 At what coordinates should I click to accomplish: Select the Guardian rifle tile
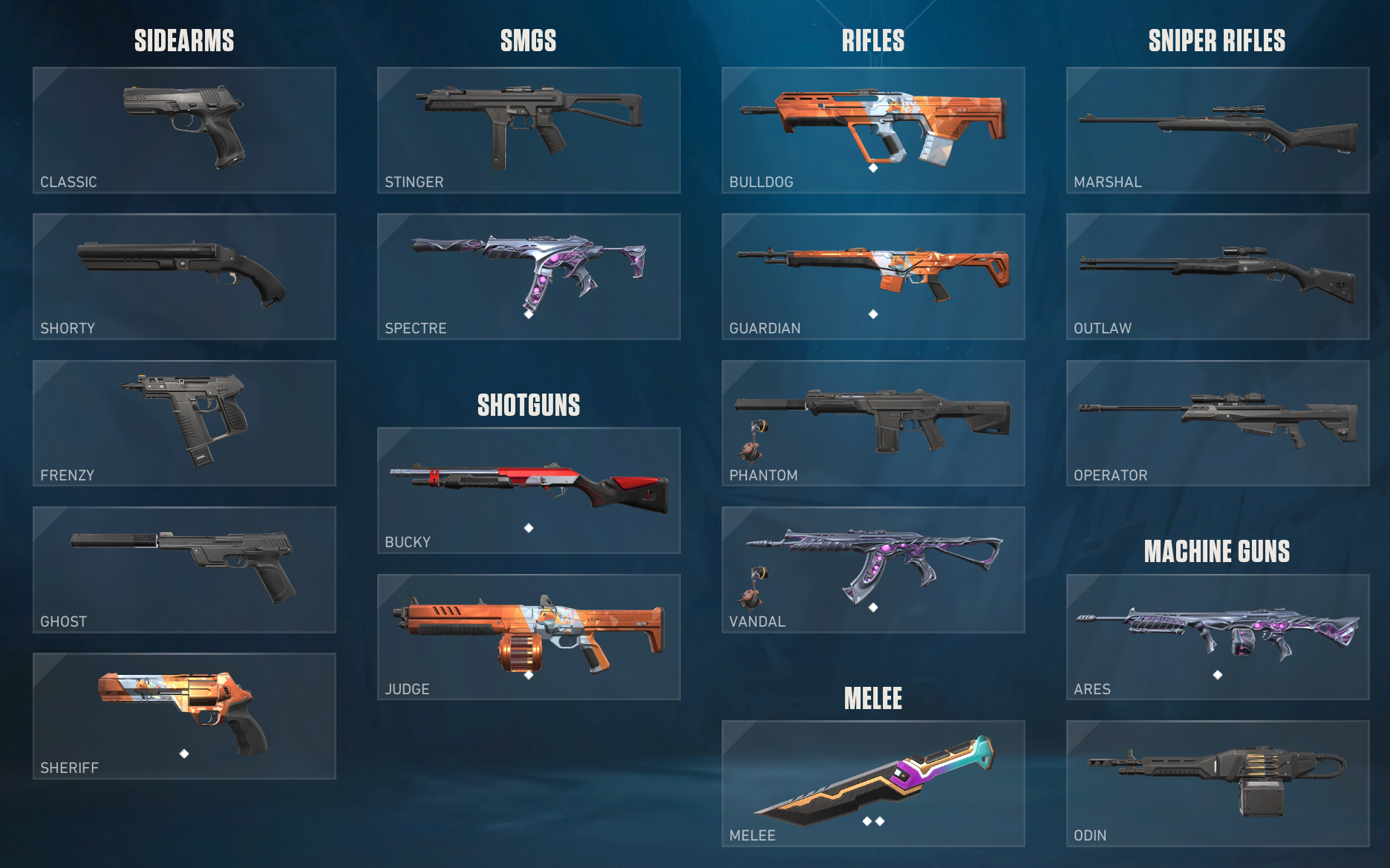pyautogui.click(x=873, y=276)
